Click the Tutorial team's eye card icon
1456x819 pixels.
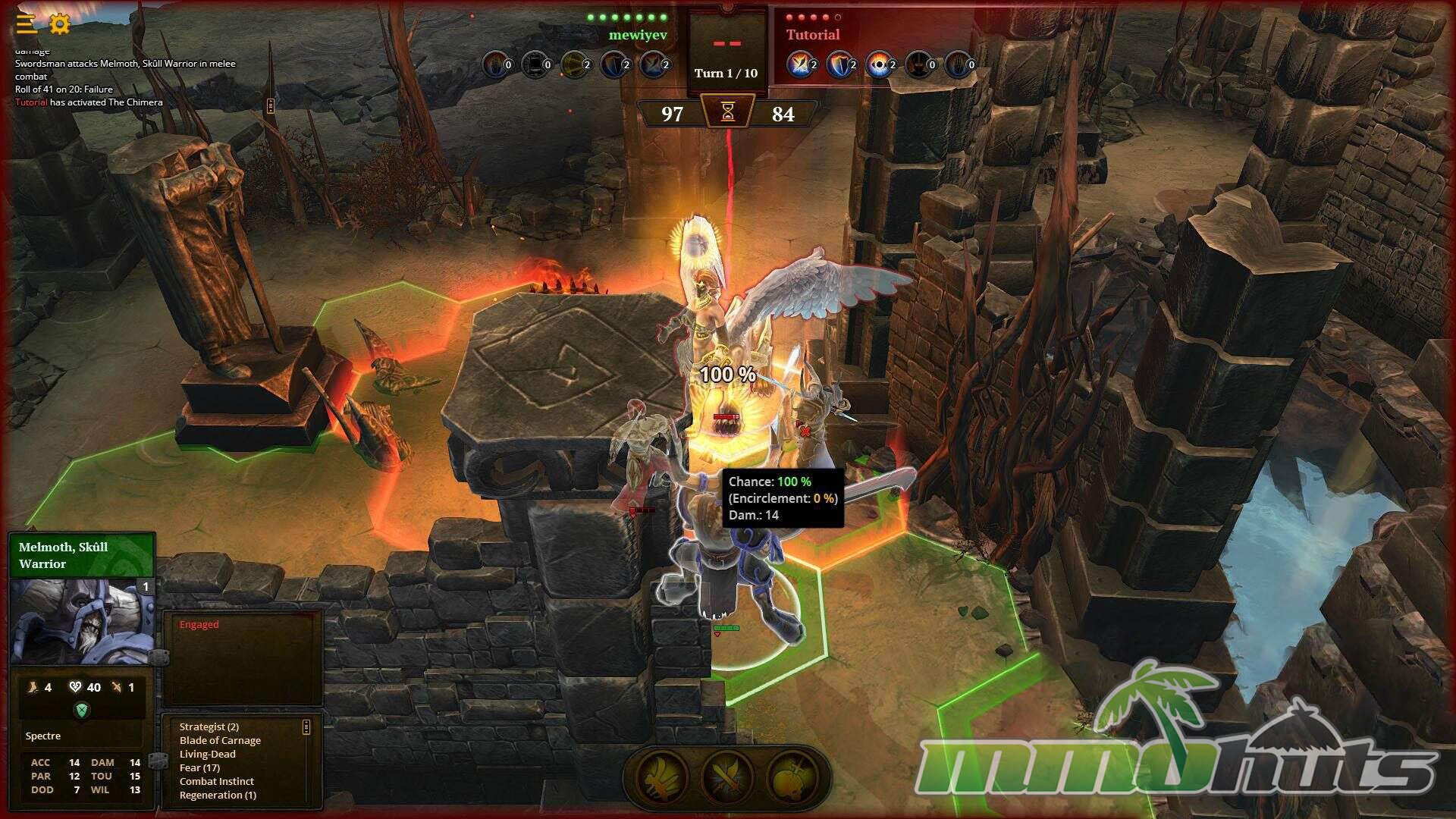878,64
